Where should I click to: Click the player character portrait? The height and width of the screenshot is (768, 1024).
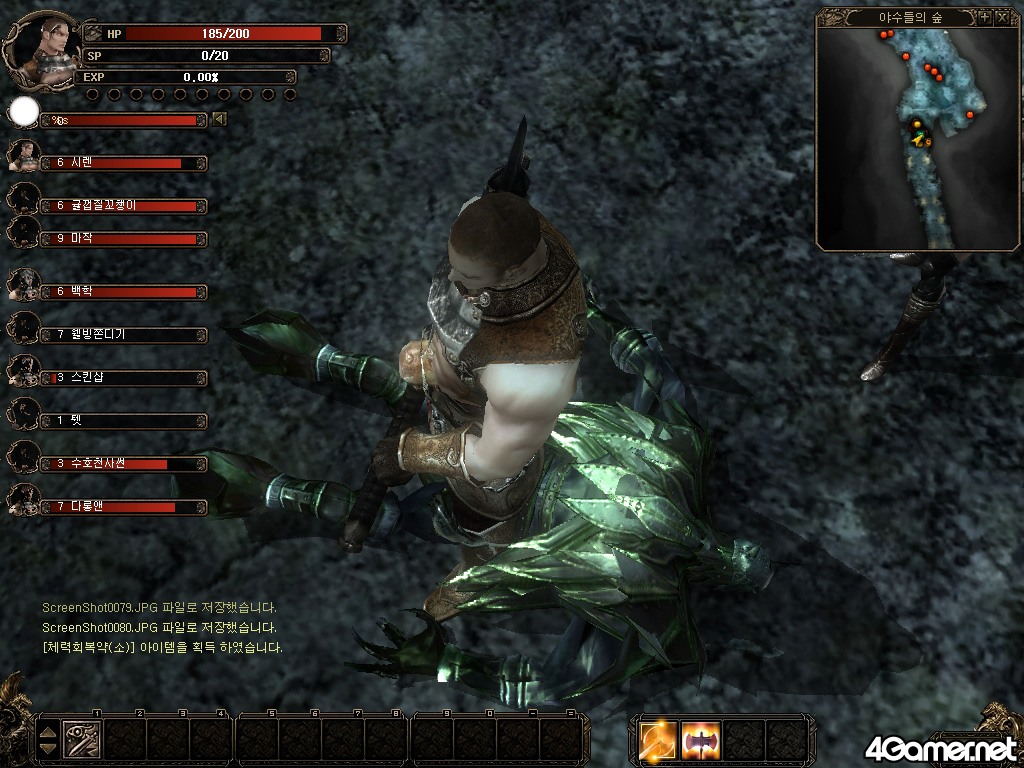click(x=43, y=43)
